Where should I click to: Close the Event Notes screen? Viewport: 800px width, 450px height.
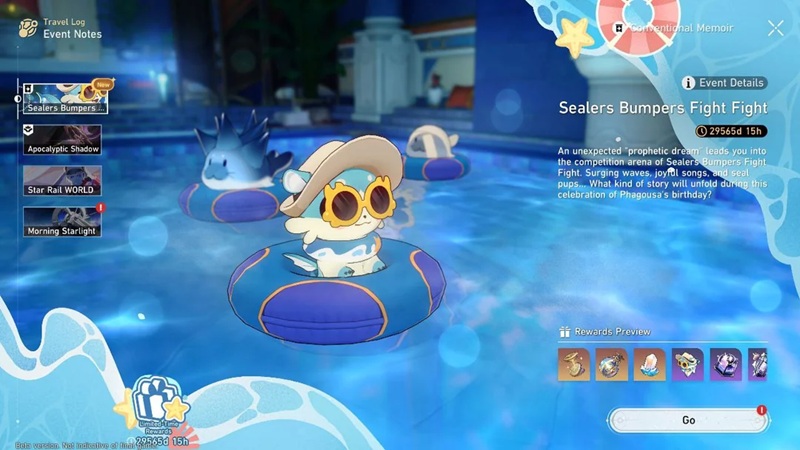(775, 29)
